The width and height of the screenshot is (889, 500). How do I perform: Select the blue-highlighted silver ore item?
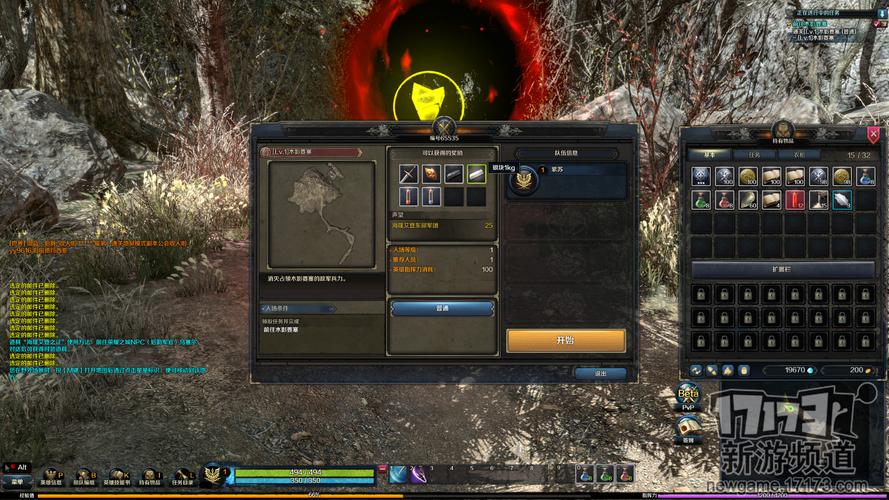[x=842, y=200]
